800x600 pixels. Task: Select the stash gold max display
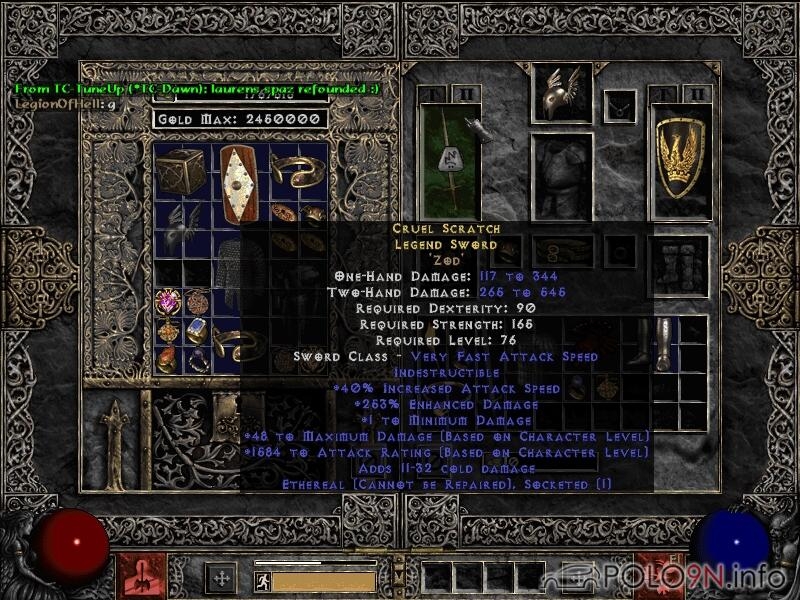[x=240, y=119]
